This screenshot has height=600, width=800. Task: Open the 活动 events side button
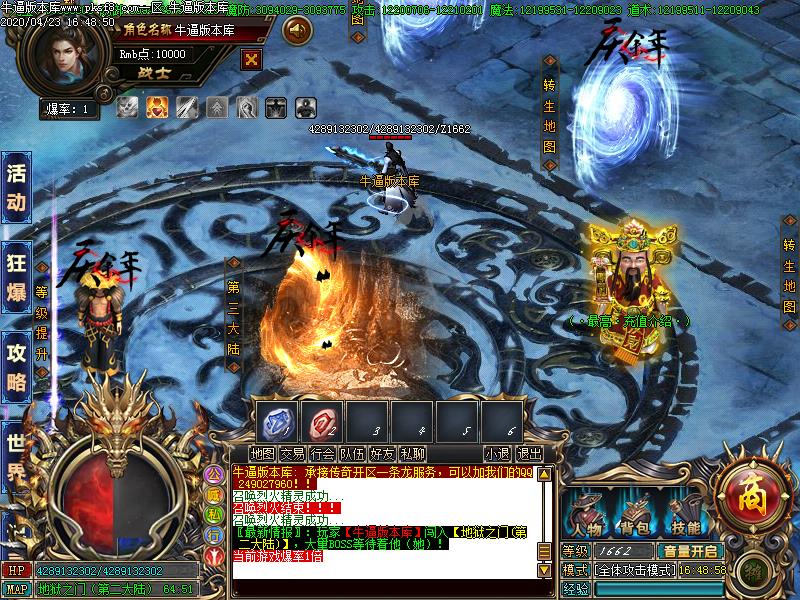click(x=16, y=186)
